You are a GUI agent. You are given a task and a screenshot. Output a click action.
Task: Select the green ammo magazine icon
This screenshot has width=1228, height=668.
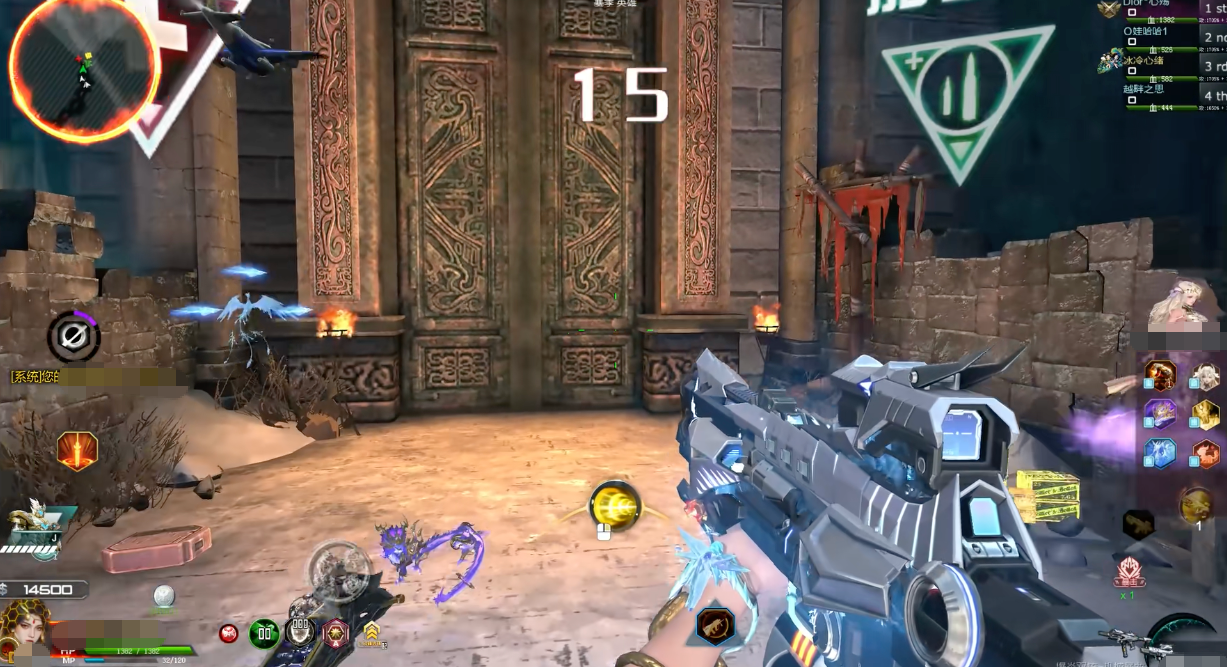pos(264,633)
